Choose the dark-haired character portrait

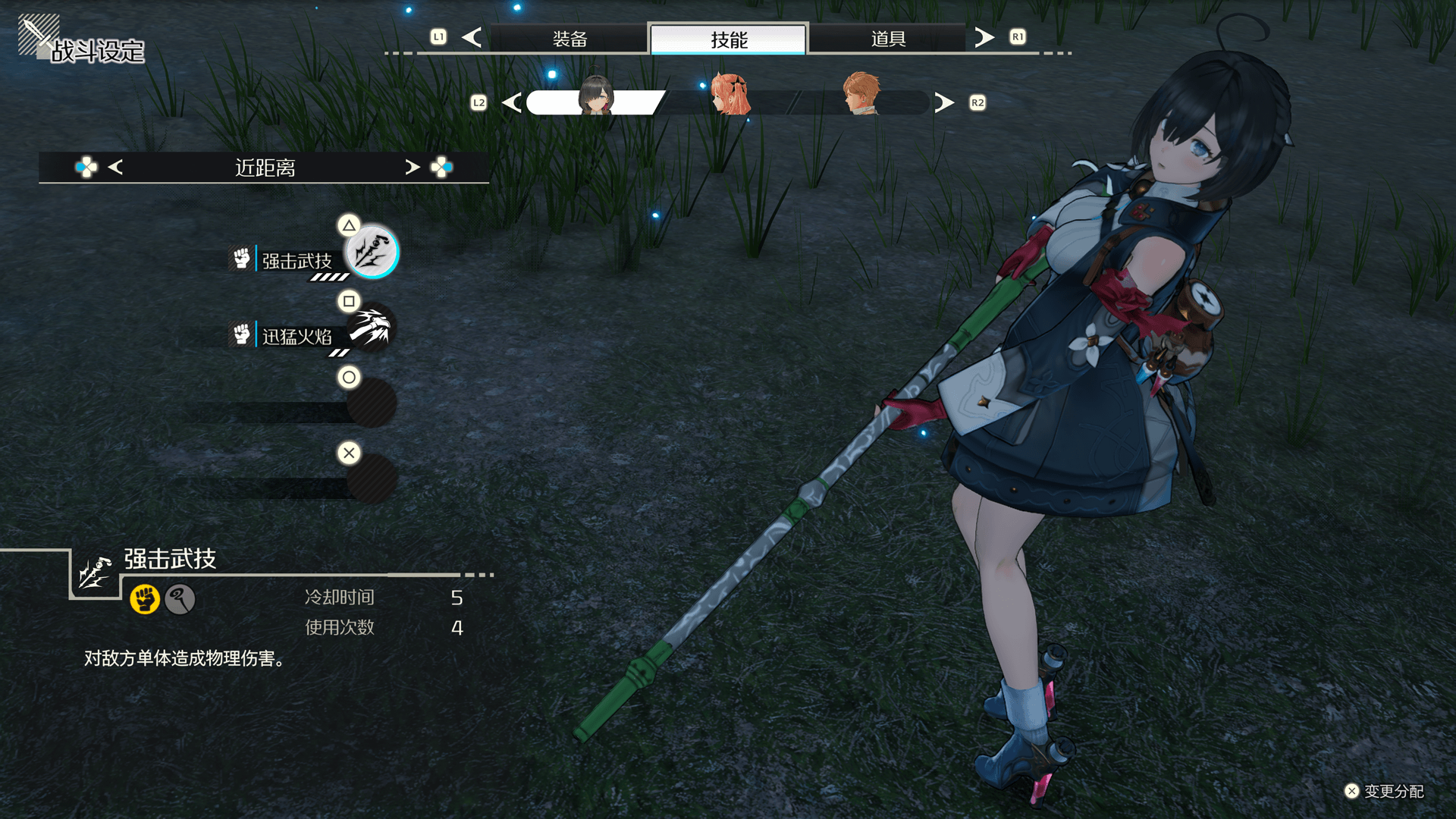[x=596, y=97]
